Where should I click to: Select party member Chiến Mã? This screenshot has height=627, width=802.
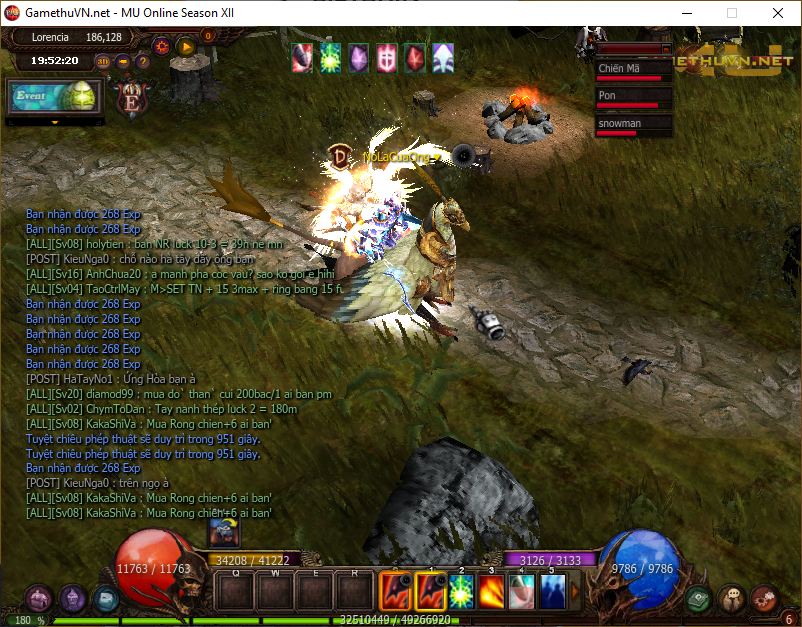(x=633, y=69)
